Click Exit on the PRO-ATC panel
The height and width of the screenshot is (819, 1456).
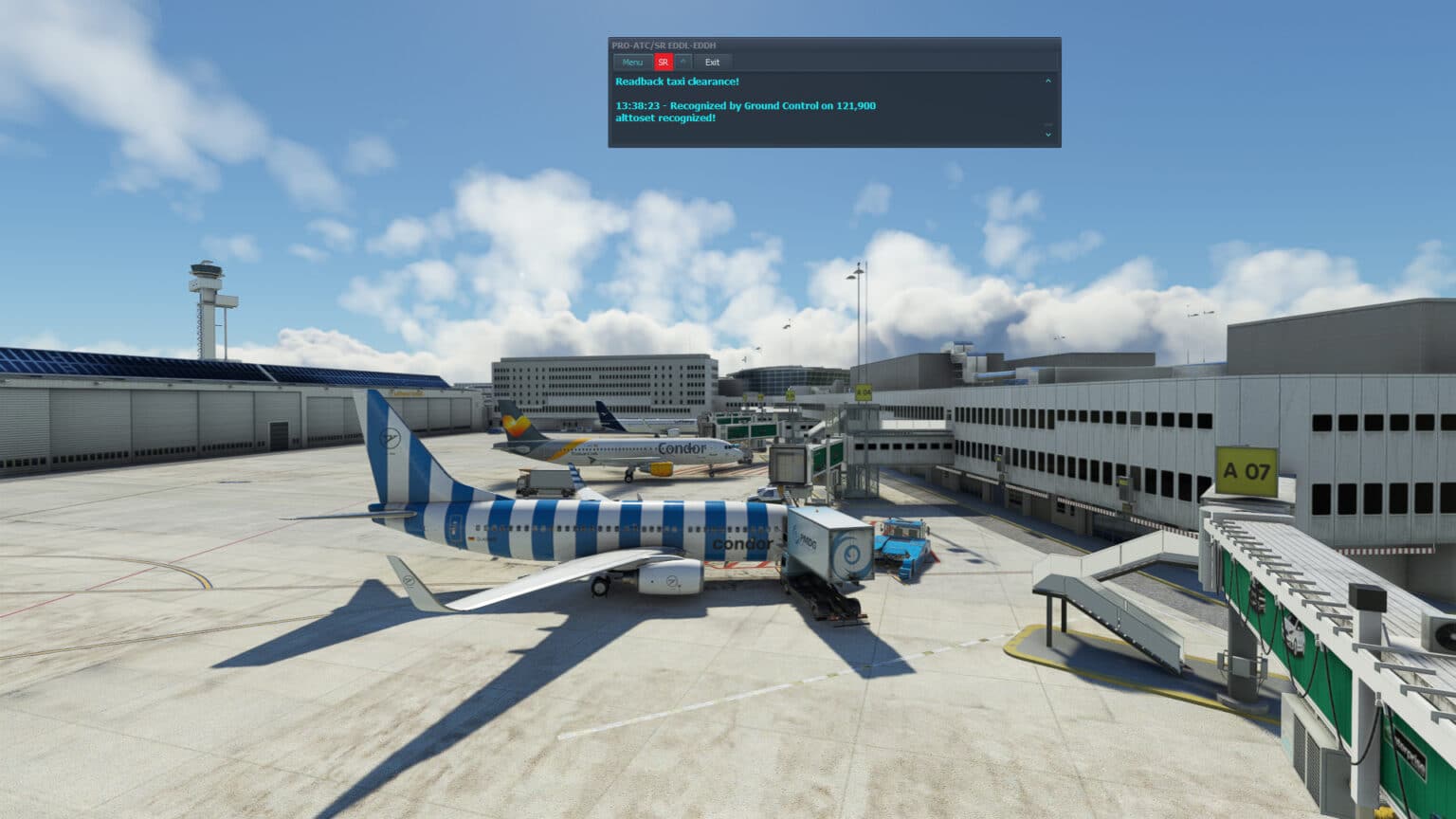[713, 62]
